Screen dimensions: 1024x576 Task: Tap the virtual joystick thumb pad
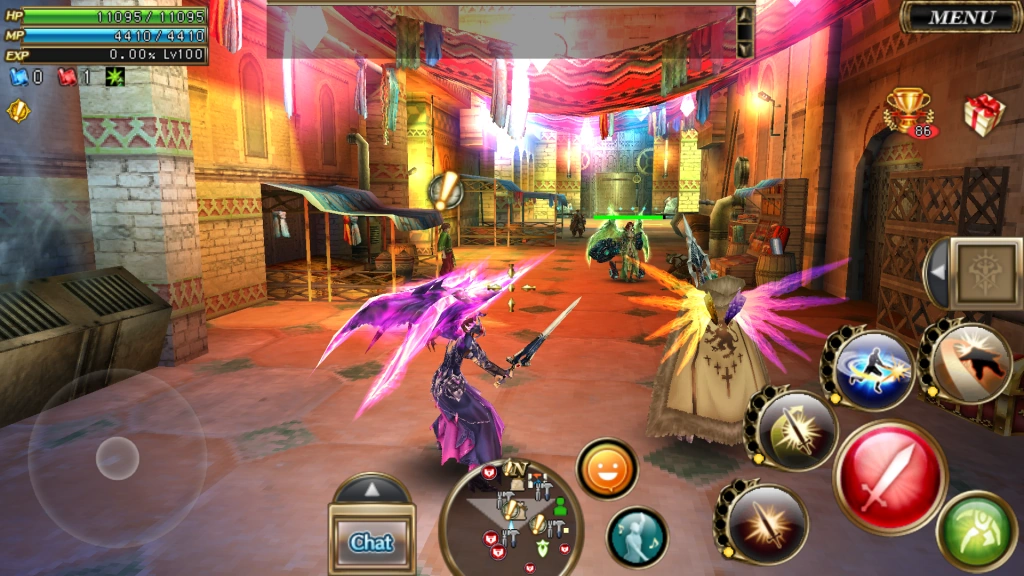pyautogui.click(x=117, y=458)
